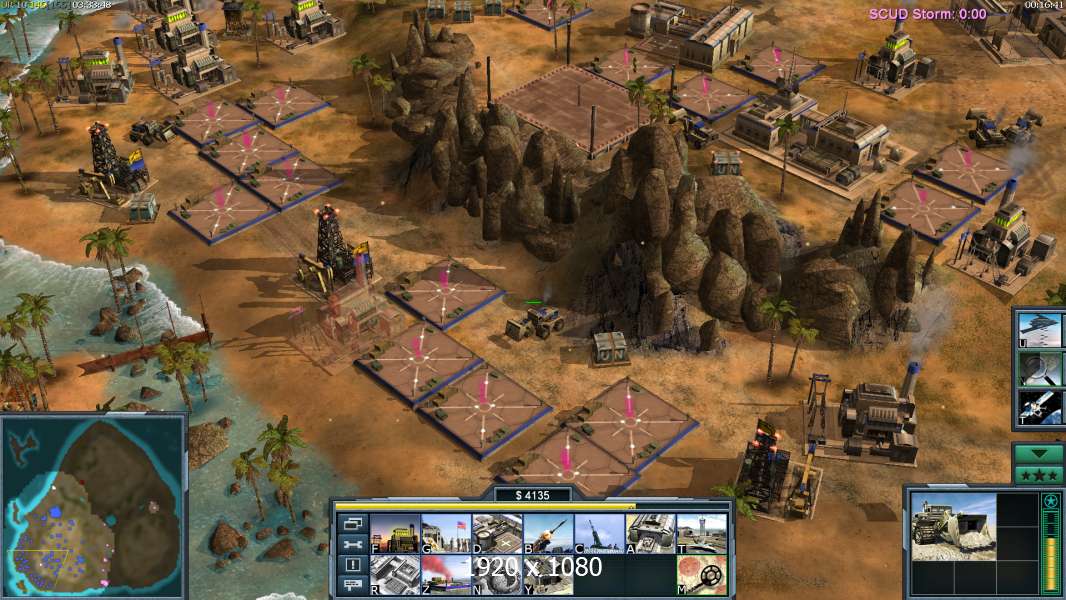Collapse the side panel with down arrow
The image size is (1066, 600).
[1038, 453]
